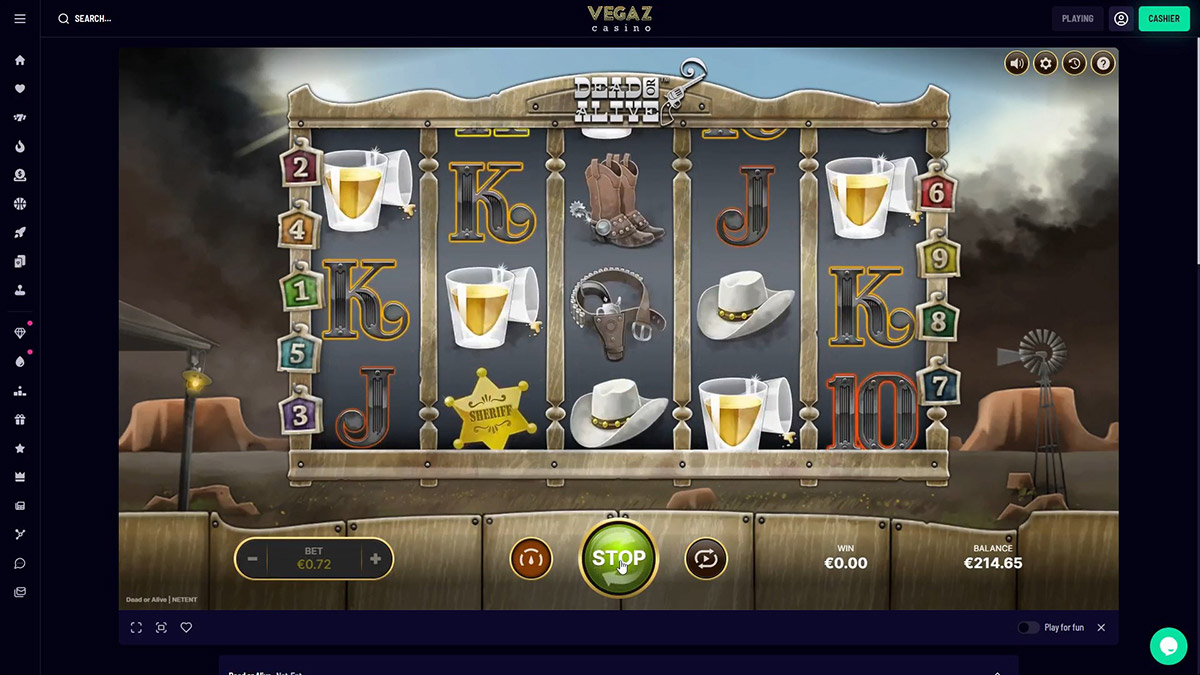Open the game settings gear

coord(1046,64)
